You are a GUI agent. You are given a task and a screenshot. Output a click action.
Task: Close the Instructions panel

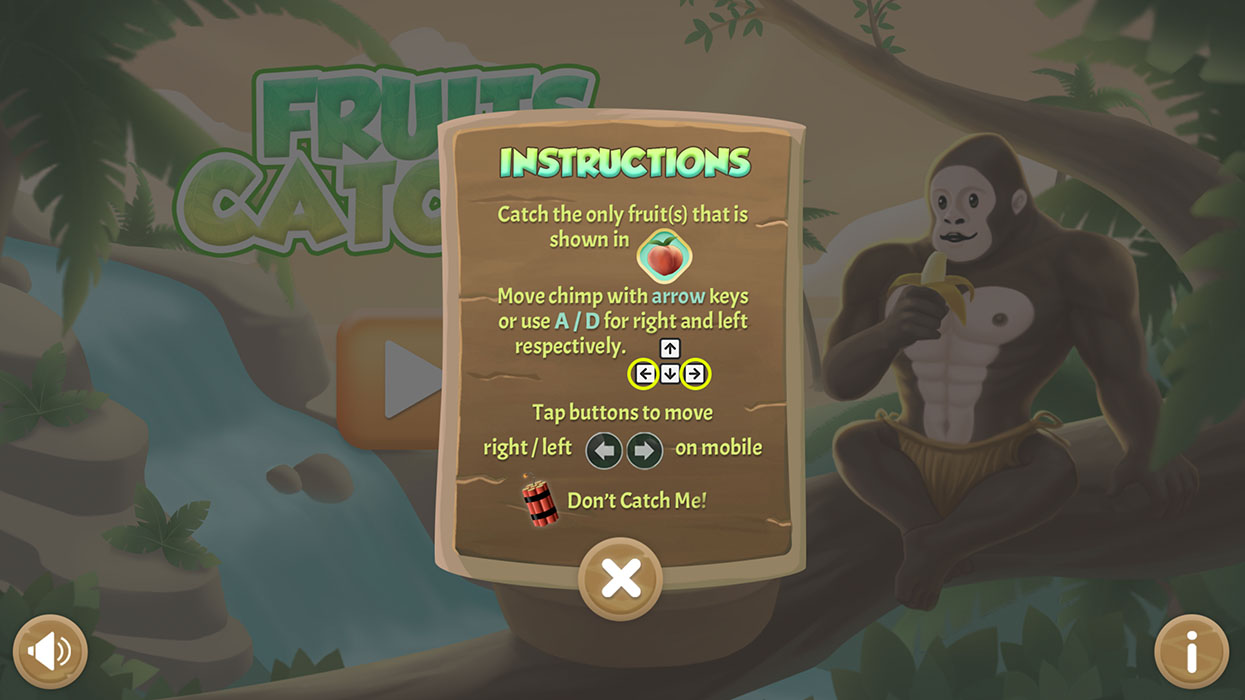620,579
